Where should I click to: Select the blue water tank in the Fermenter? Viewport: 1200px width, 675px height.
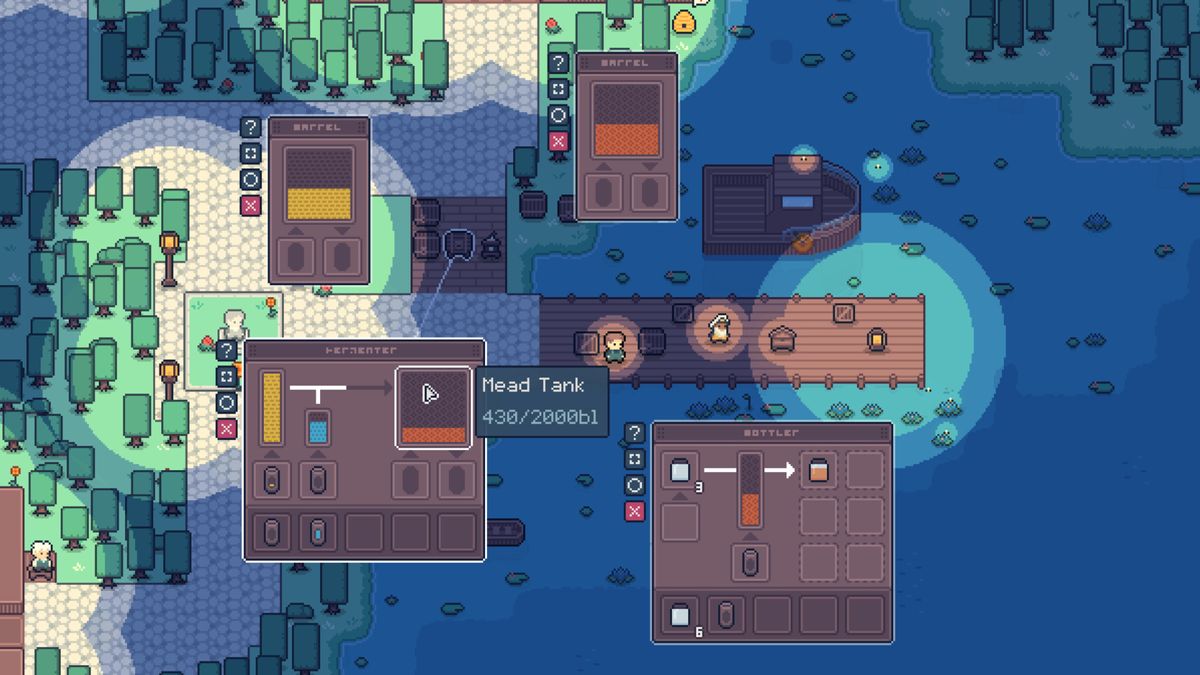(x=318, y=427)
